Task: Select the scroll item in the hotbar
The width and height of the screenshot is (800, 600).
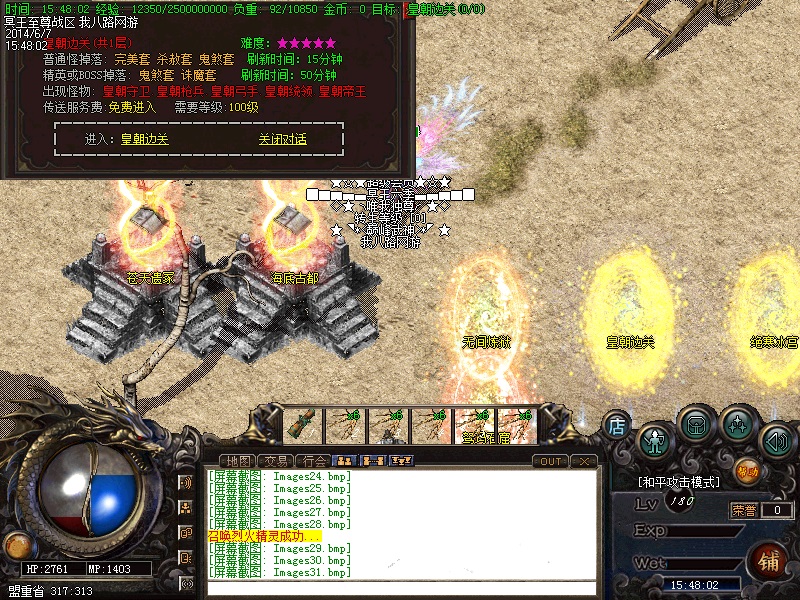Action: [x=301, y=424]
